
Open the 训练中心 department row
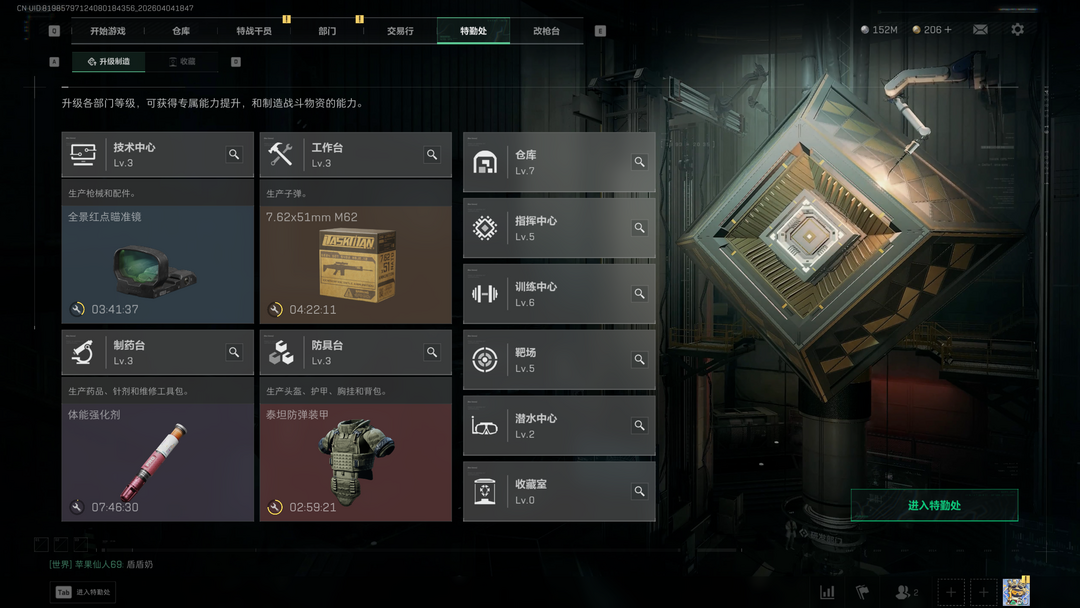(x=559, y=294)
